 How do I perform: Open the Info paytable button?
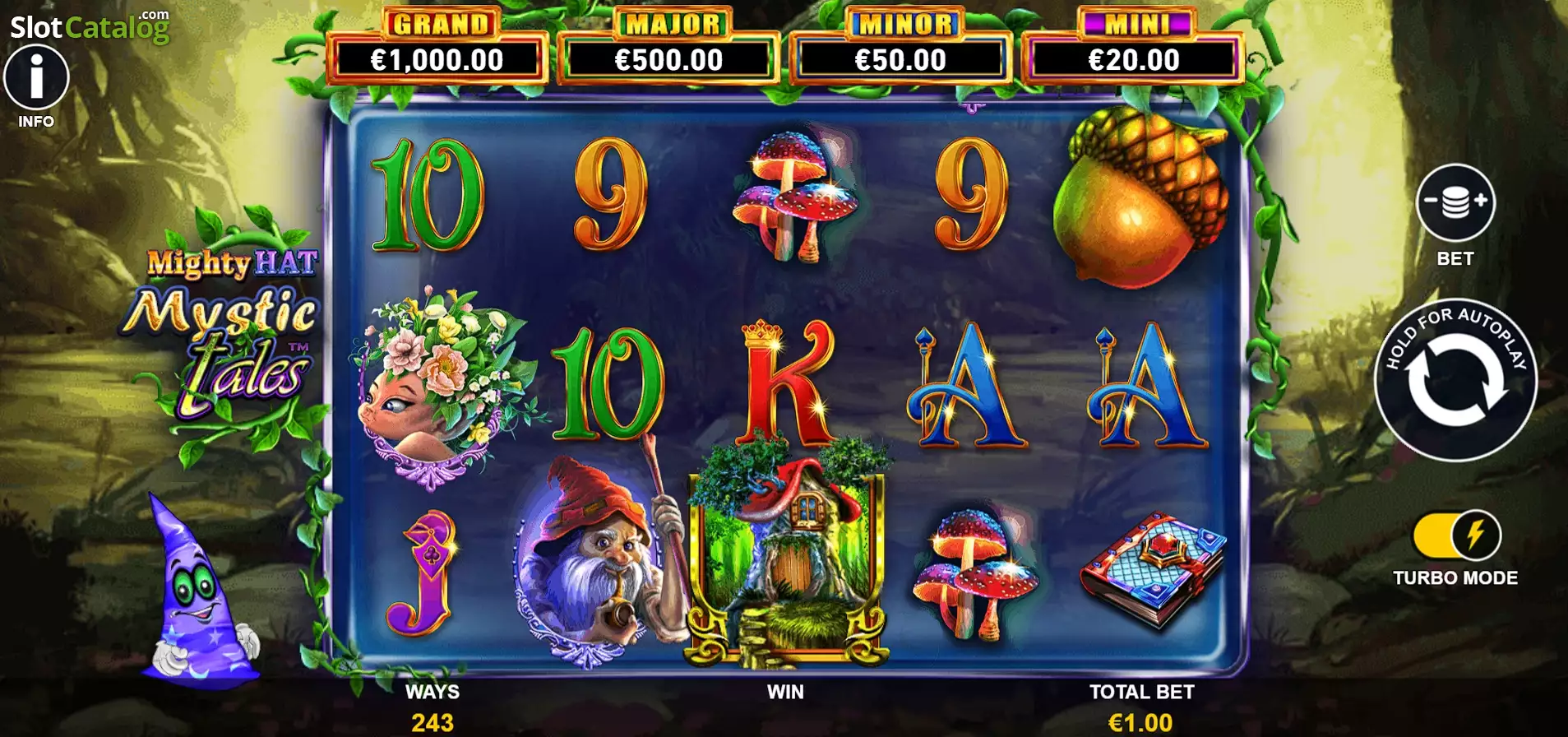pos(36,79)
